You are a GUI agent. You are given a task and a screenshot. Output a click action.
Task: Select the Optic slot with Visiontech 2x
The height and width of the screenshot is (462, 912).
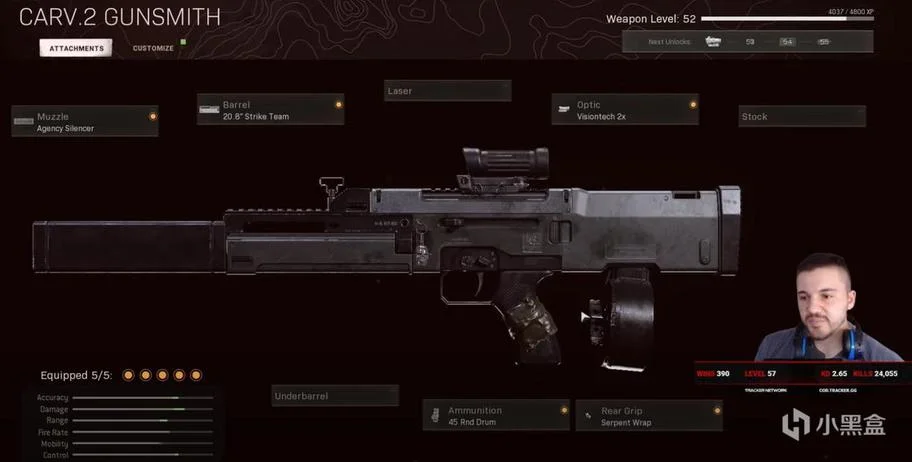click(x=625, y=110)
